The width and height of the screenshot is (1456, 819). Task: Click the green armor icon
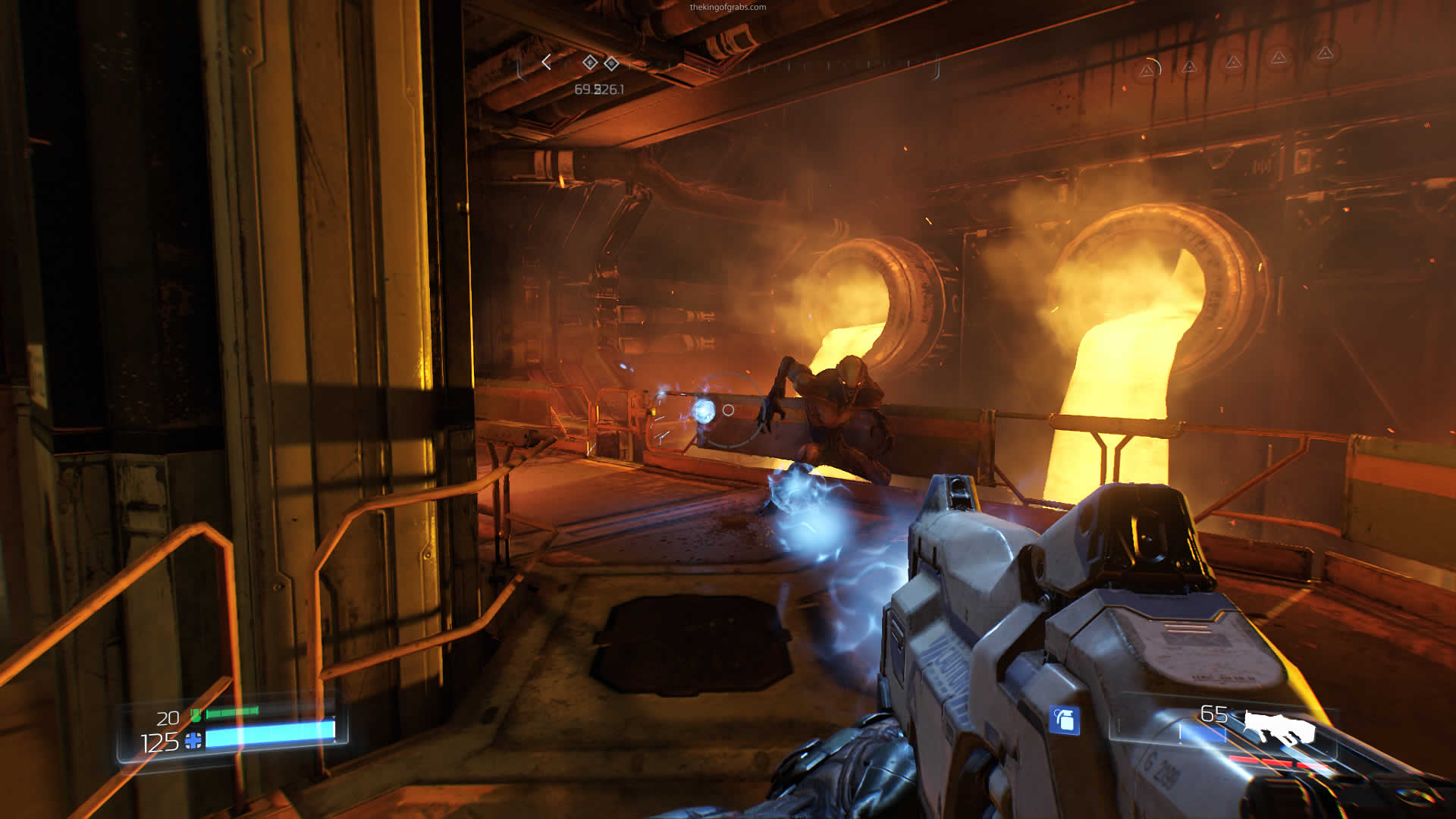196,715
